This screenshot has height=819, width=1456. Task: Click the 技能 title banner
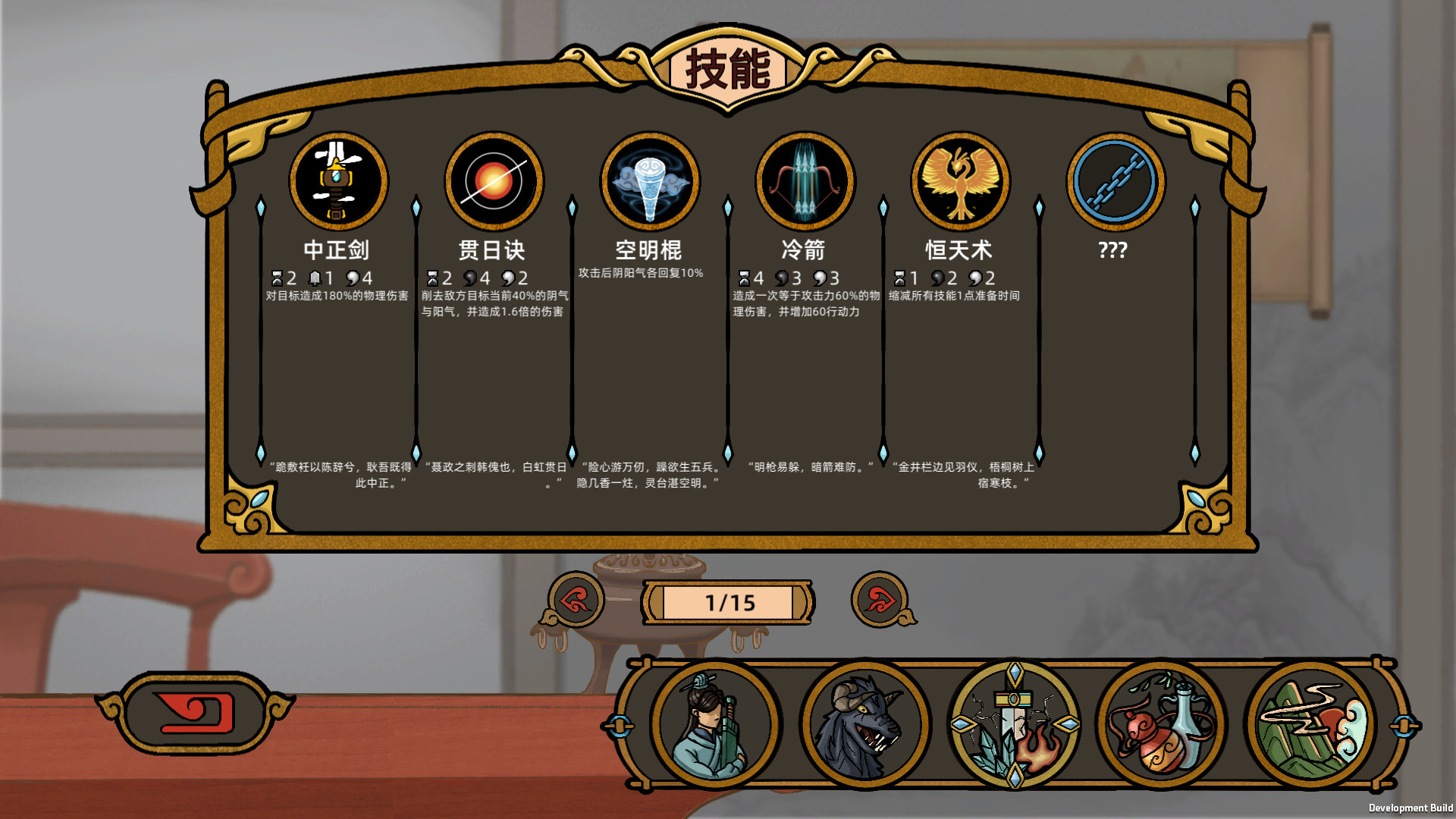click(x=729, y=70)
